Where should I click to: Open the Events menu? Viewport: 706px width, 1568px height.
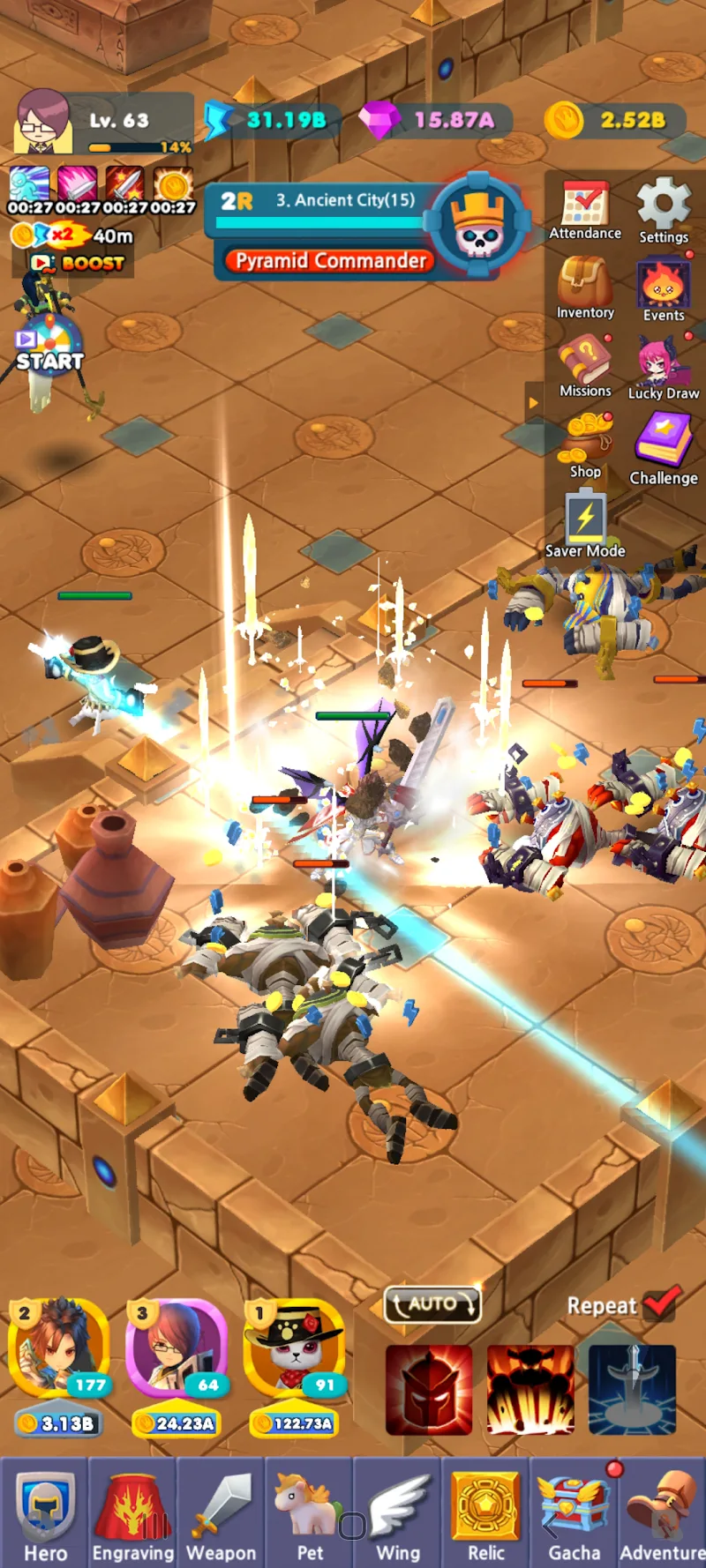point(664,291)
